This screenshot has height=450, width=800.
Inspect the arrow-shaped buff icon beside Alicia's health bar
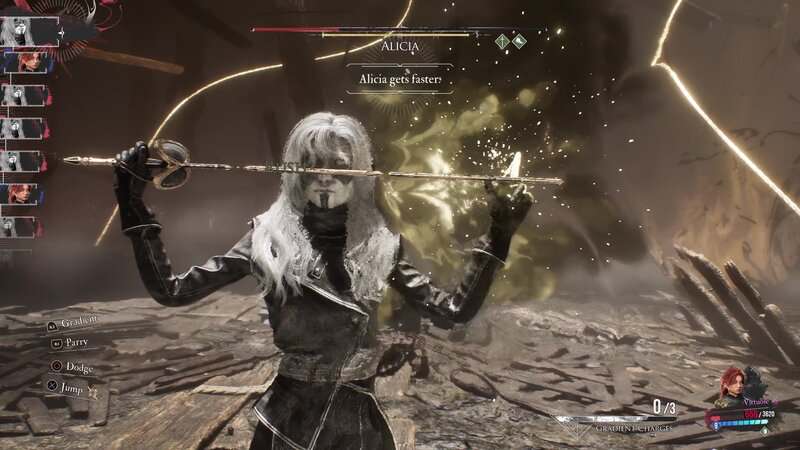[503, 42]
